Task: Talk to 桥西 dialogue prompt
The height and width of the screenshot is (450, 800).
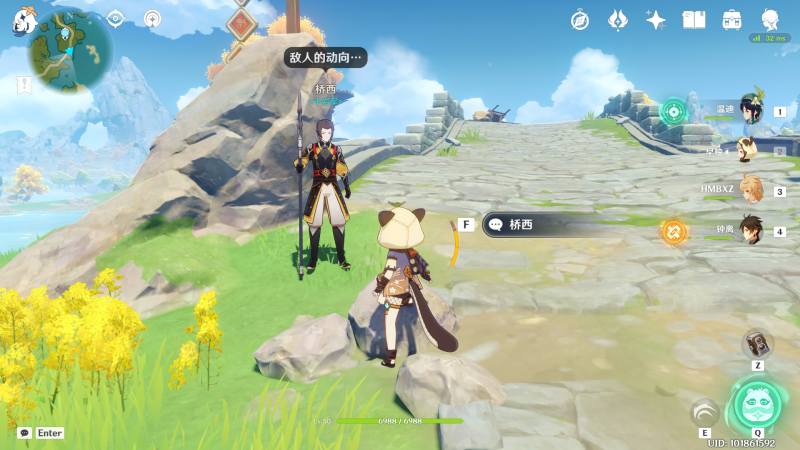Action: pos(540,225)
